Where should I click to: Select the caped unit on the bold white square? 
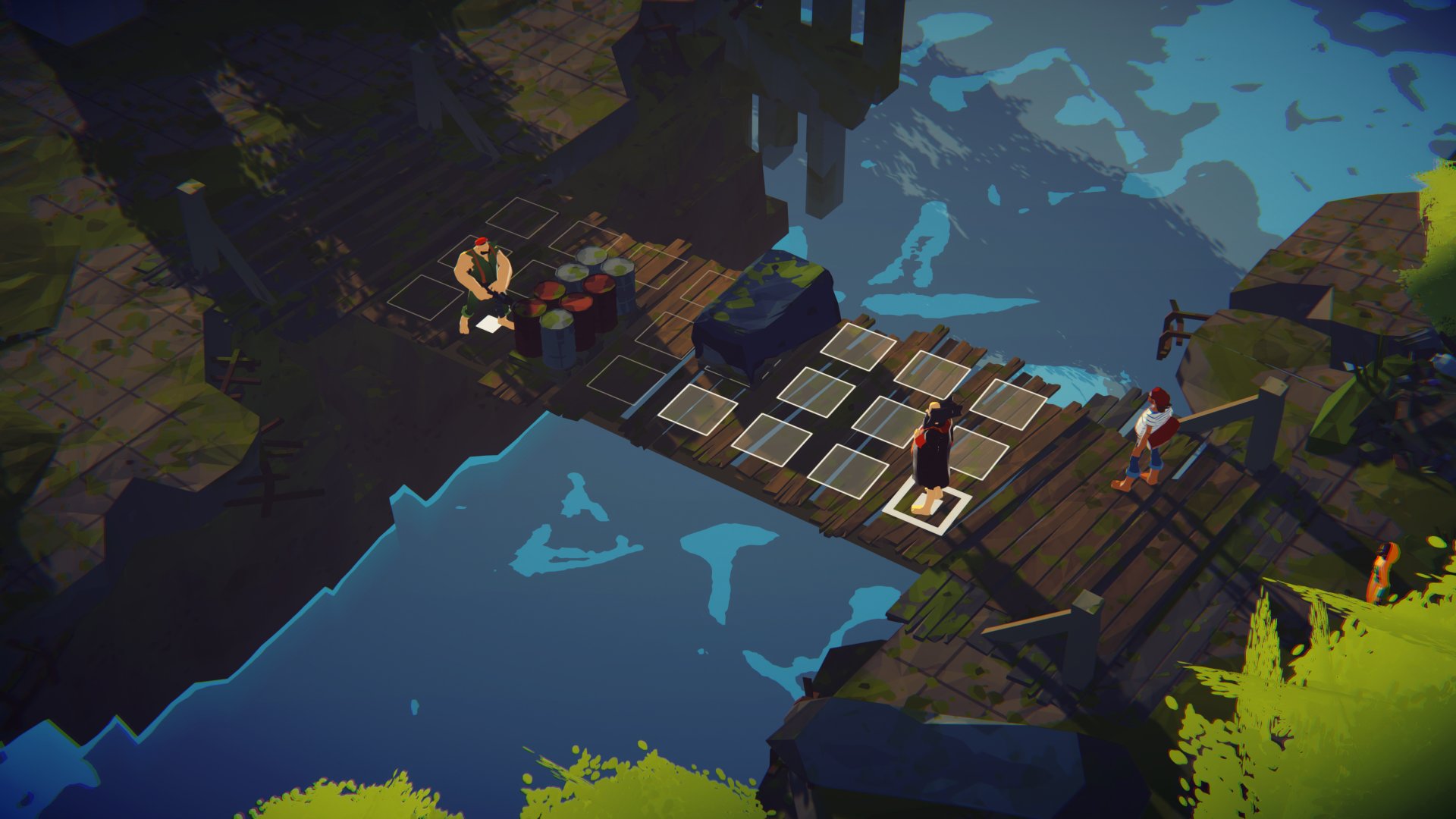click(x=933, y=453)
